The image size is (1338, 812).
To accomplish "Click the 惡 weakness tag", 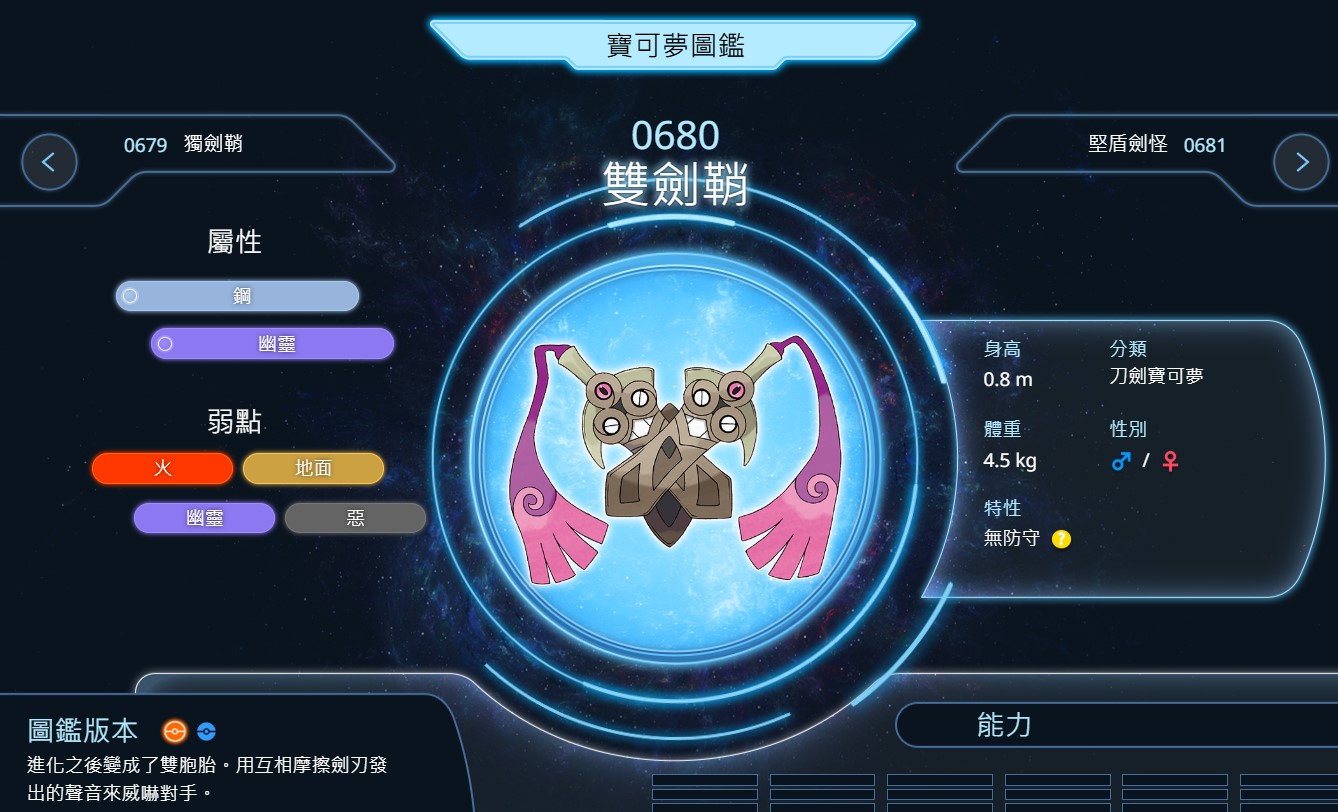I will coord(355,518).
